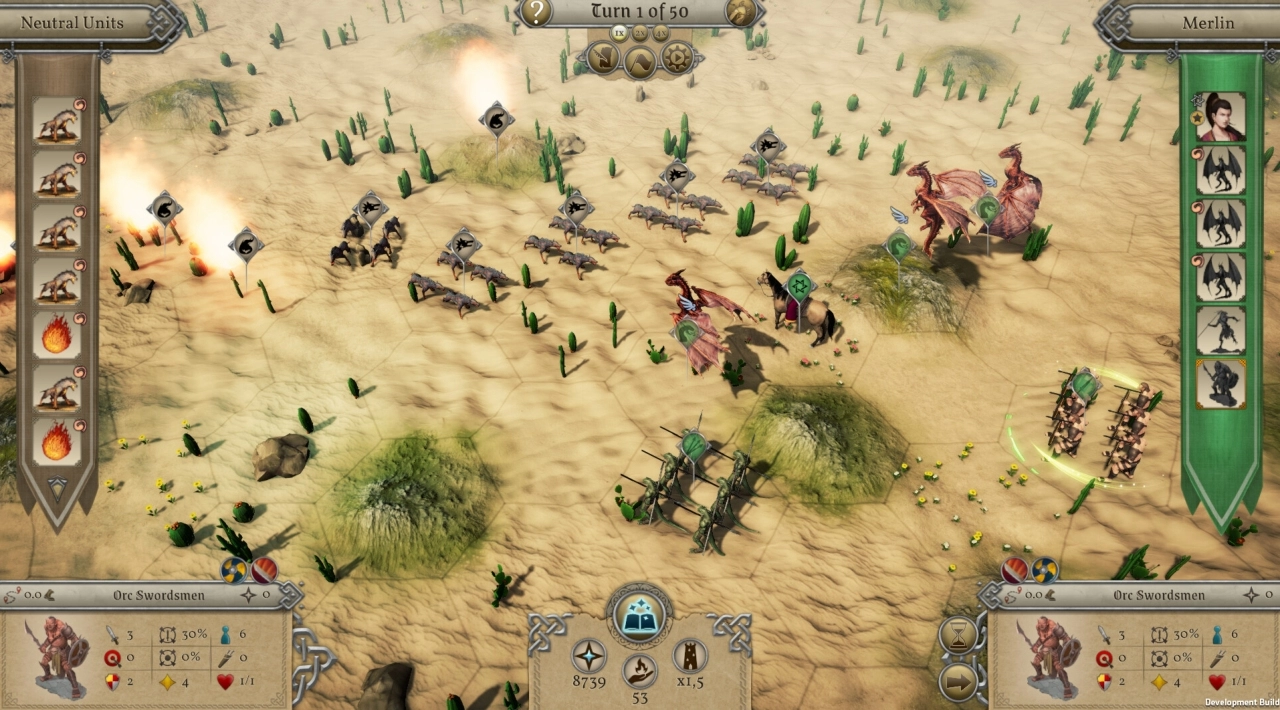Select the Orc Swordsmen unit near the swirl

1100,425
